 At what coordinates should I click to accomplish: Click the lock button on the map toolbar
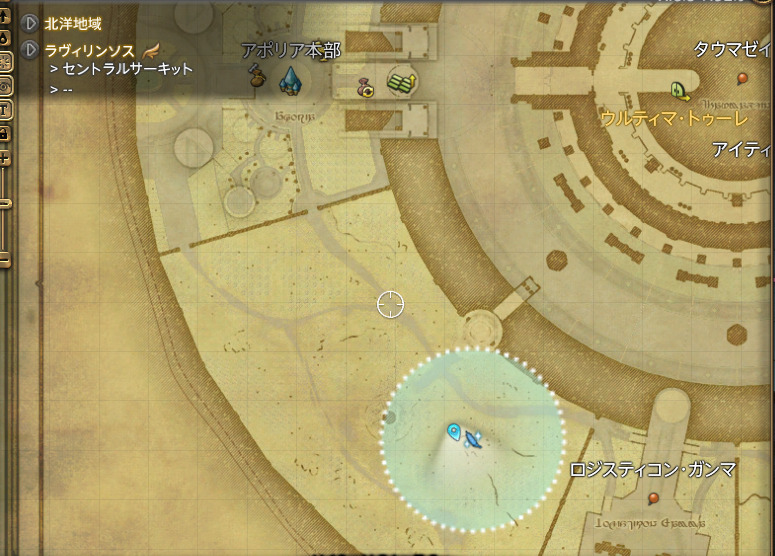[4, 132]
